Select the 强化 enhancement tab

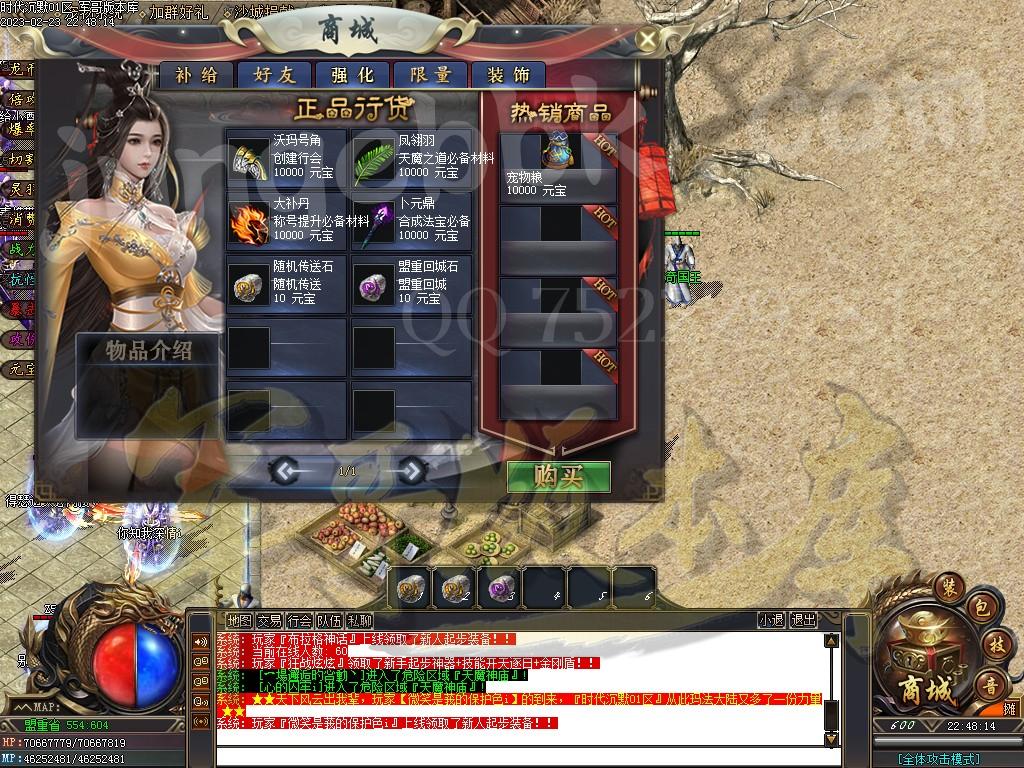point(352,75)
